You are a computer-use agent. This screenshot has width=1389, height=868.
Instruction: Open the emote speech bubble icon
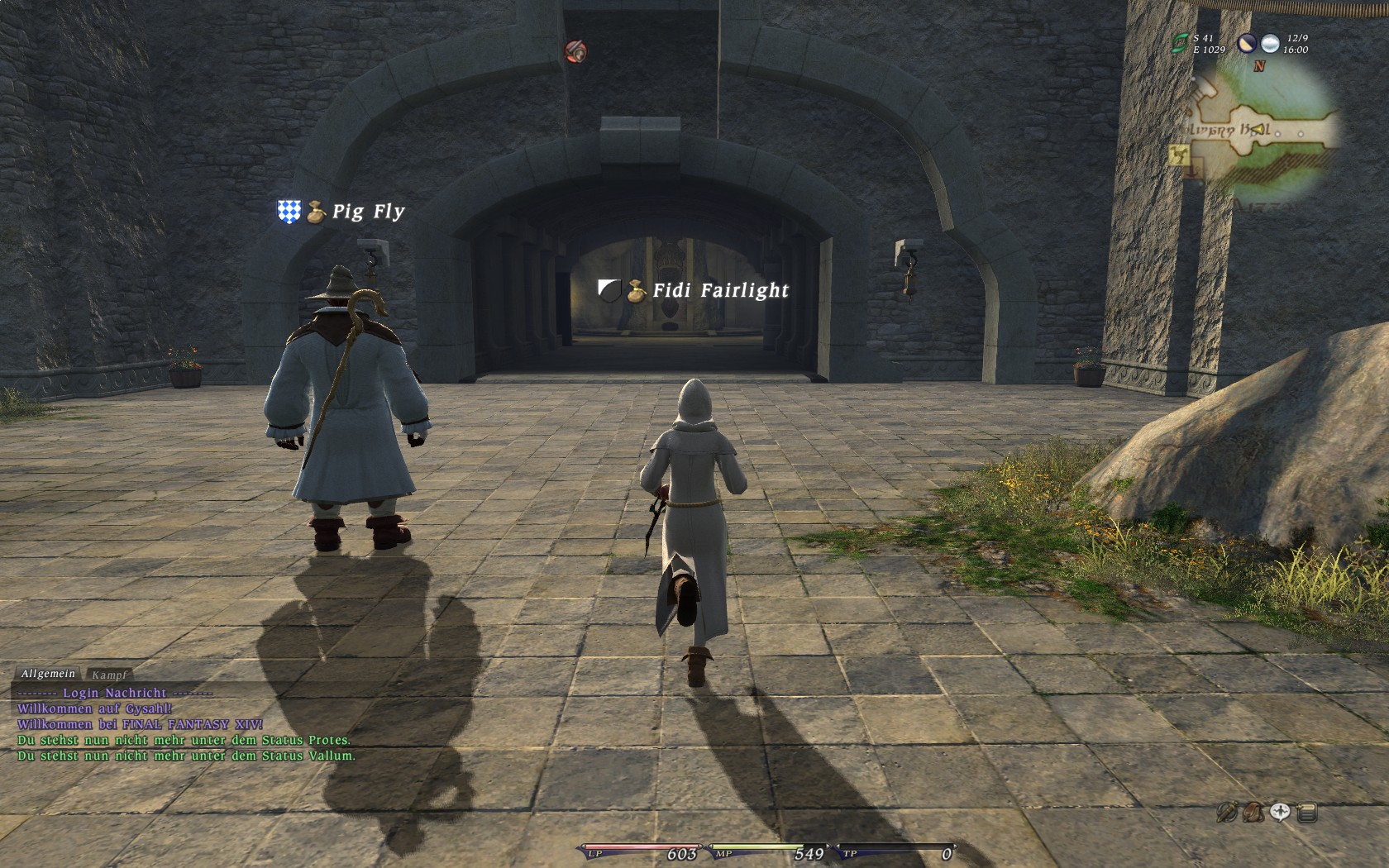(x=1280, y=813)
